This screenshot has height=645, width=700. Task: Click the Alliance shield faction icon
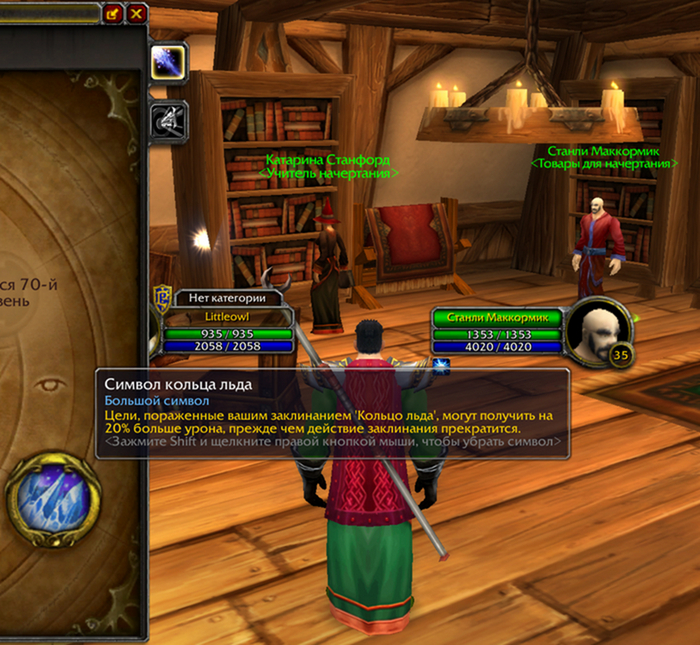(161, 299)
